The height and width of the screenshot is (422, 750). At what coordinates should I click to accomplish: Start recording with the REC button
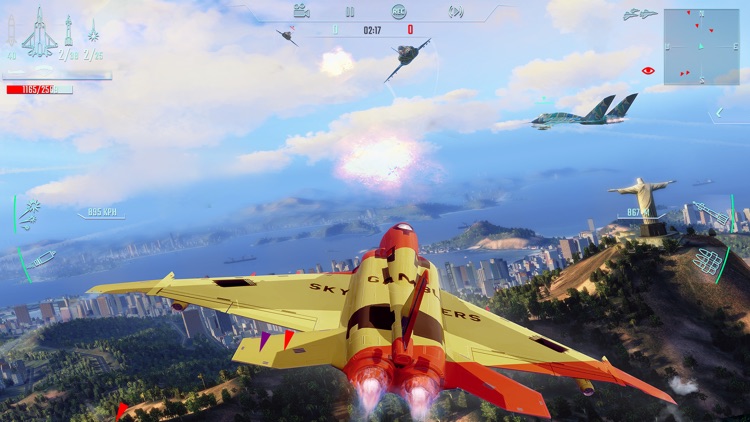click(x=399, y=12)
